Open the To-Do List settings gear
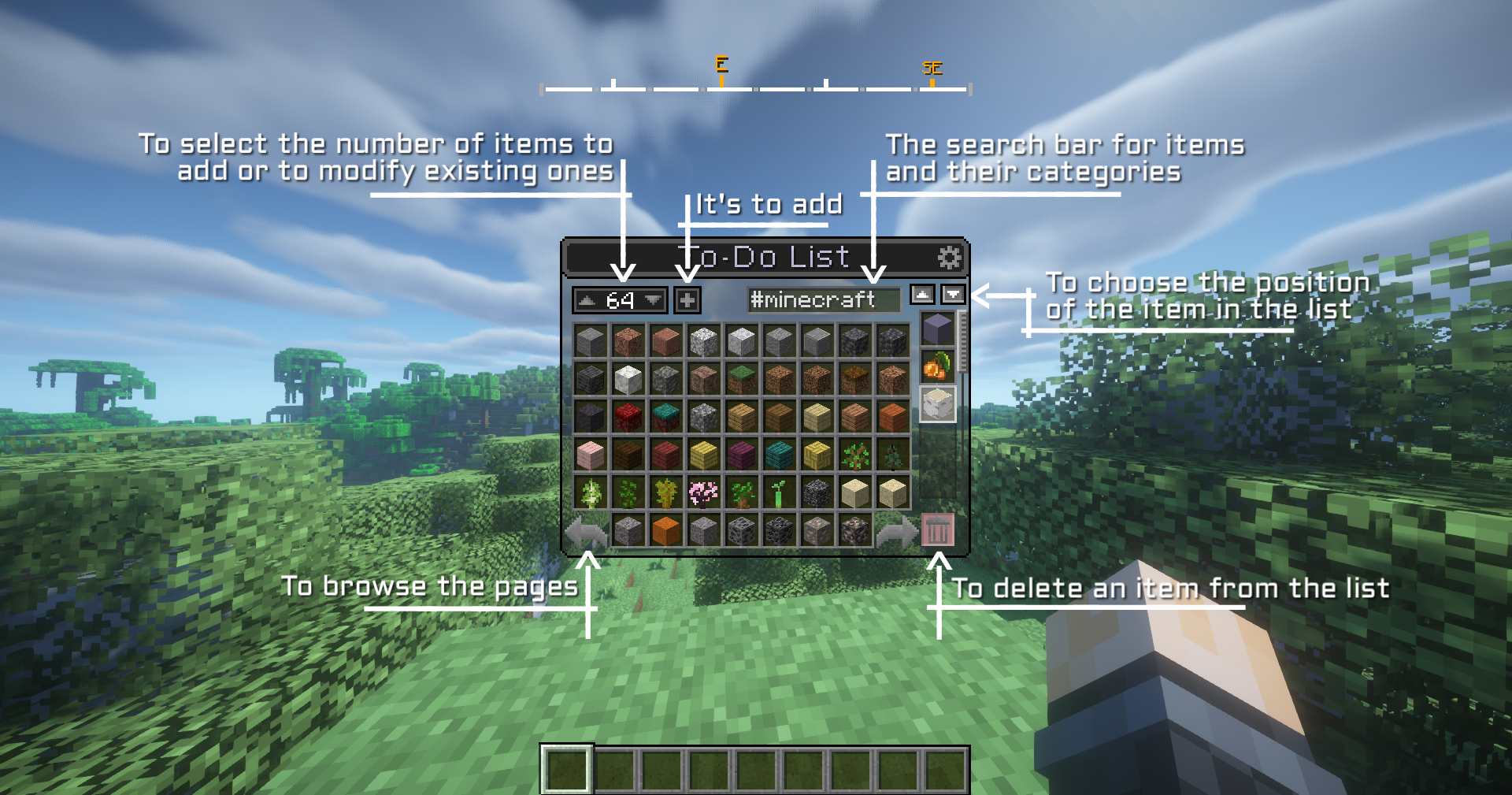 pos(951,257)
